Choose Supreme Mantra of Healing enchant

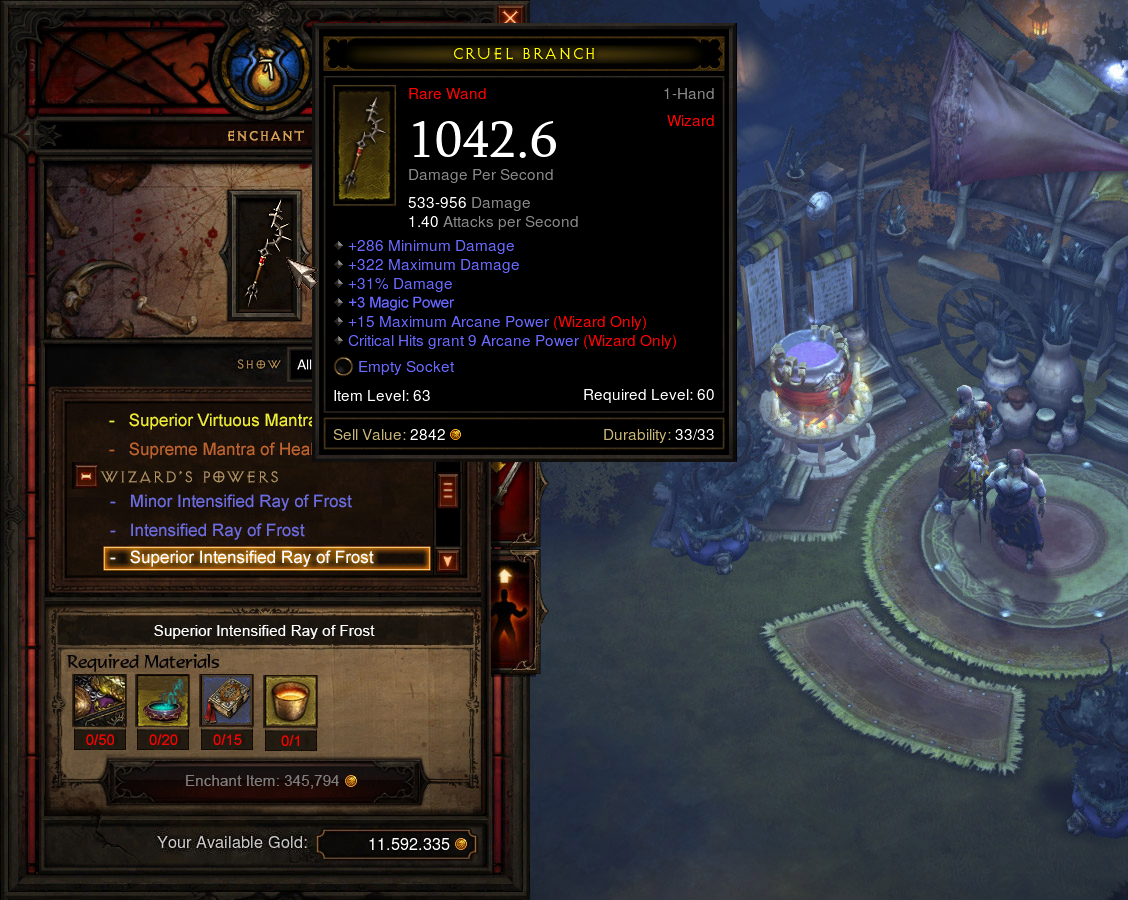click(222, 450)
